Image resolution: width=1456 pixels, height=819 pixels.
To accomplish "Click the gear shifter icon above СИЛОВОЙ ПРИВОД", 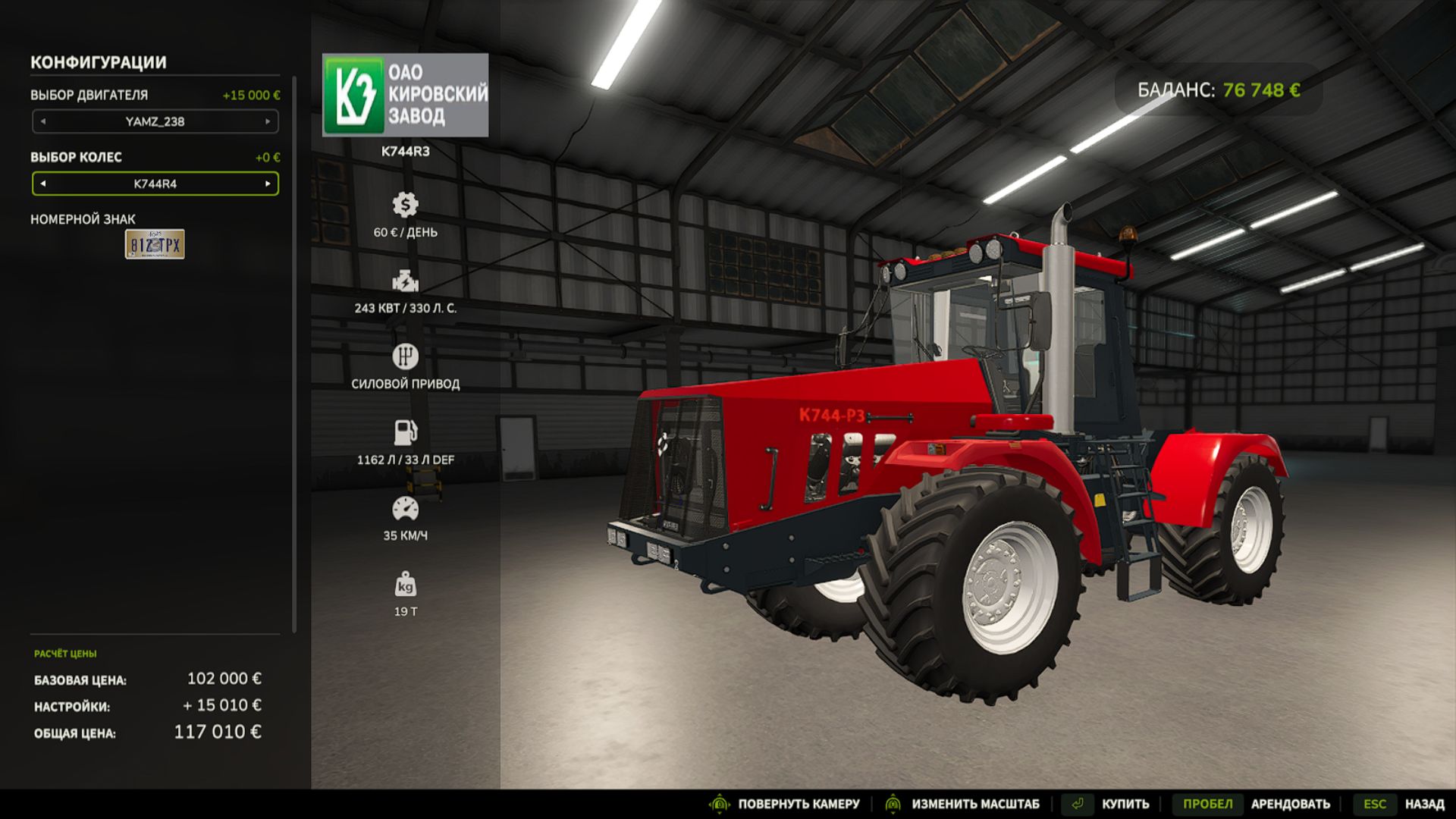I will (x=406, y=356).
